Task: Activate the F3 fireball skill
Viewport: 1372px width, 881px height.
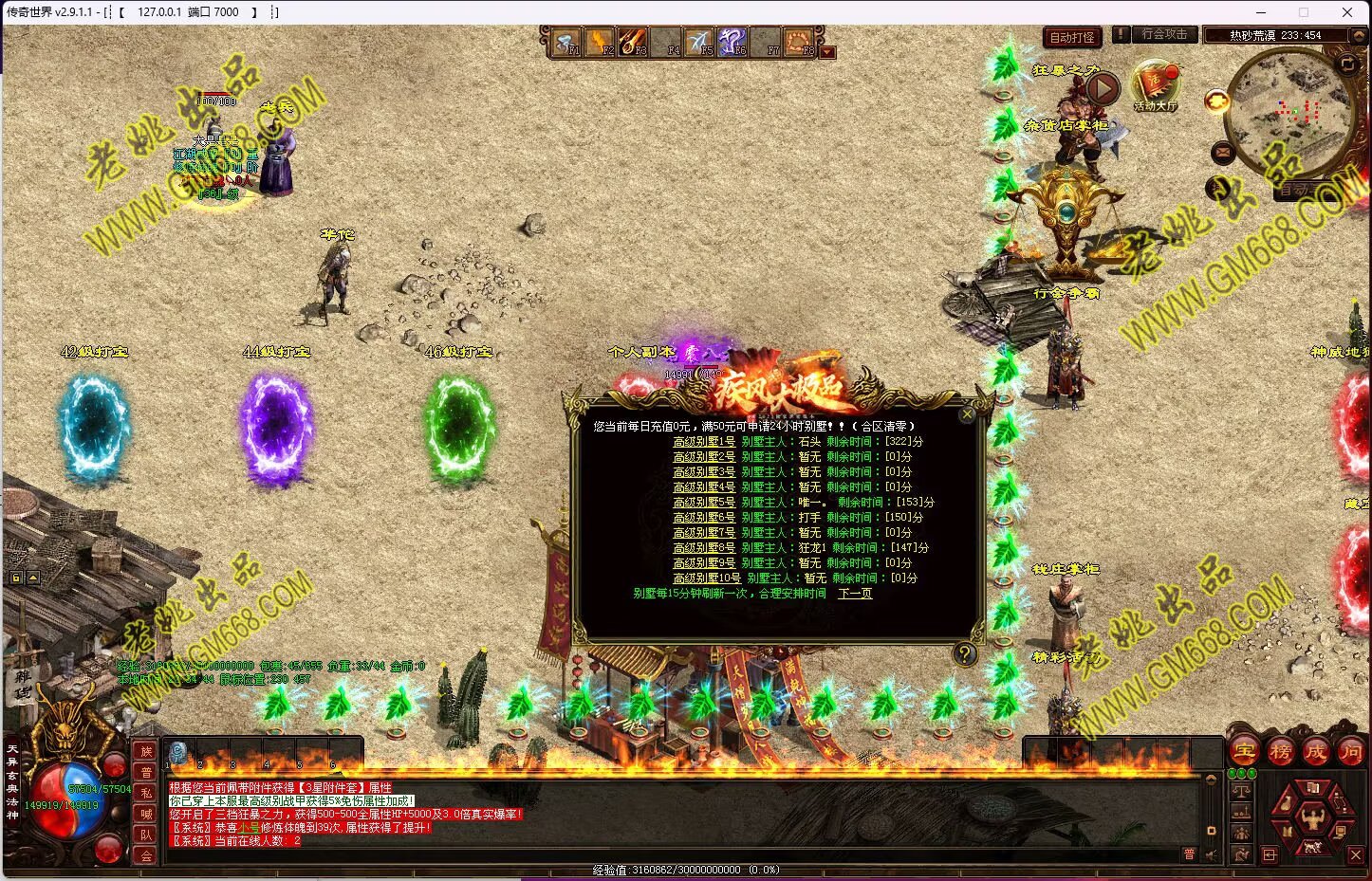Action: (x=633, y=43)
